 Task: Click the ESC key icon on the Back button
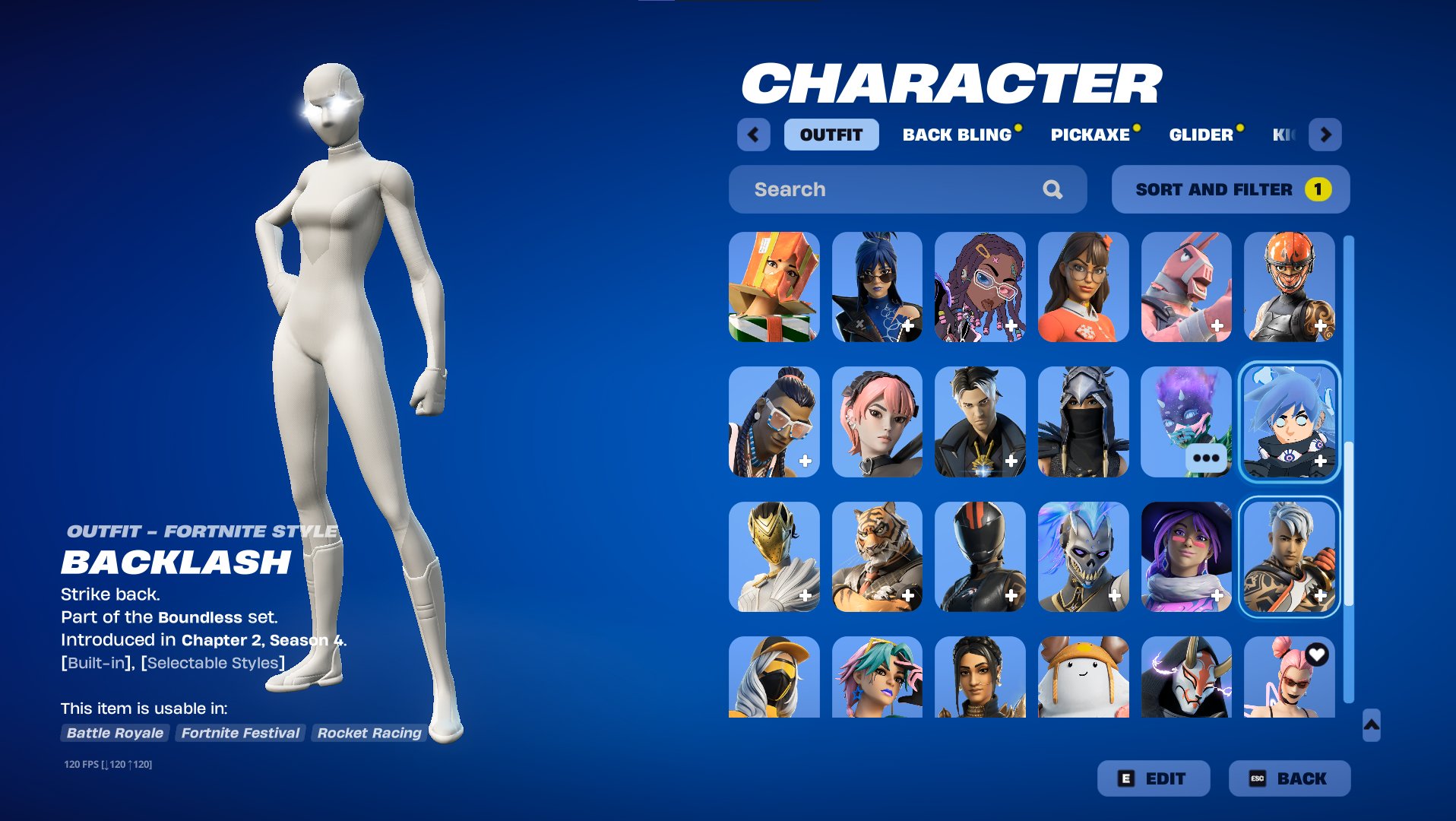point(1256,778)
